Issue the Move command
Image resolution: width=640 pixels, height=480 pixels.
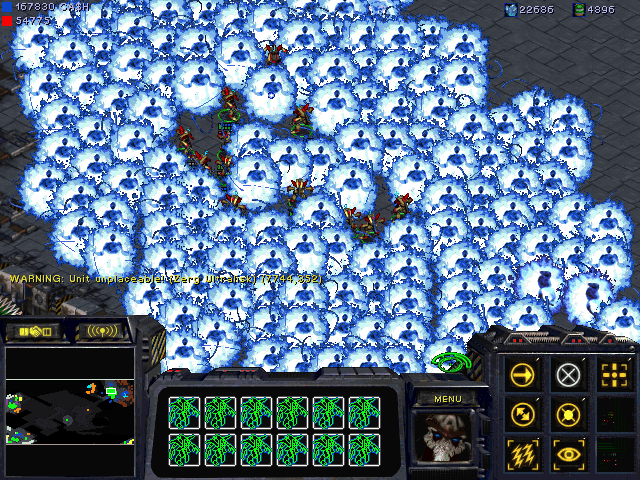525,375
